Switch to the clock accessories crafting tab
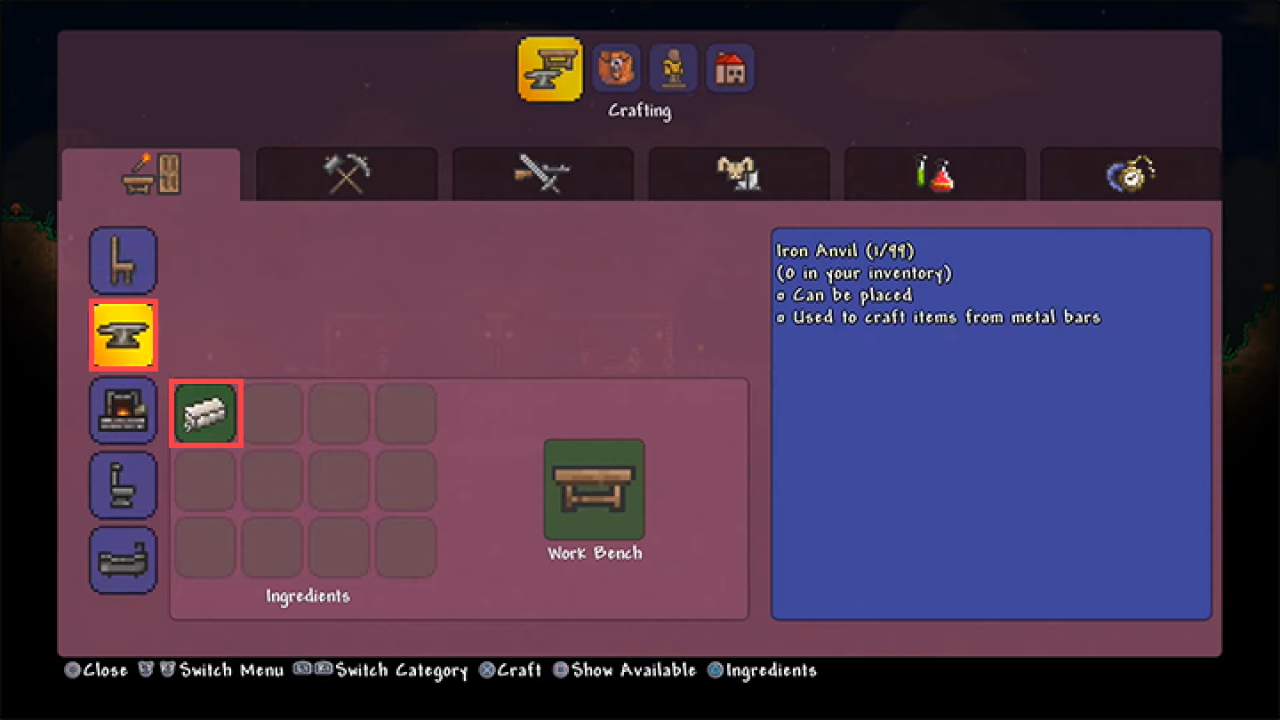Screen dimensions: 1280x720 click(1130, 173)
